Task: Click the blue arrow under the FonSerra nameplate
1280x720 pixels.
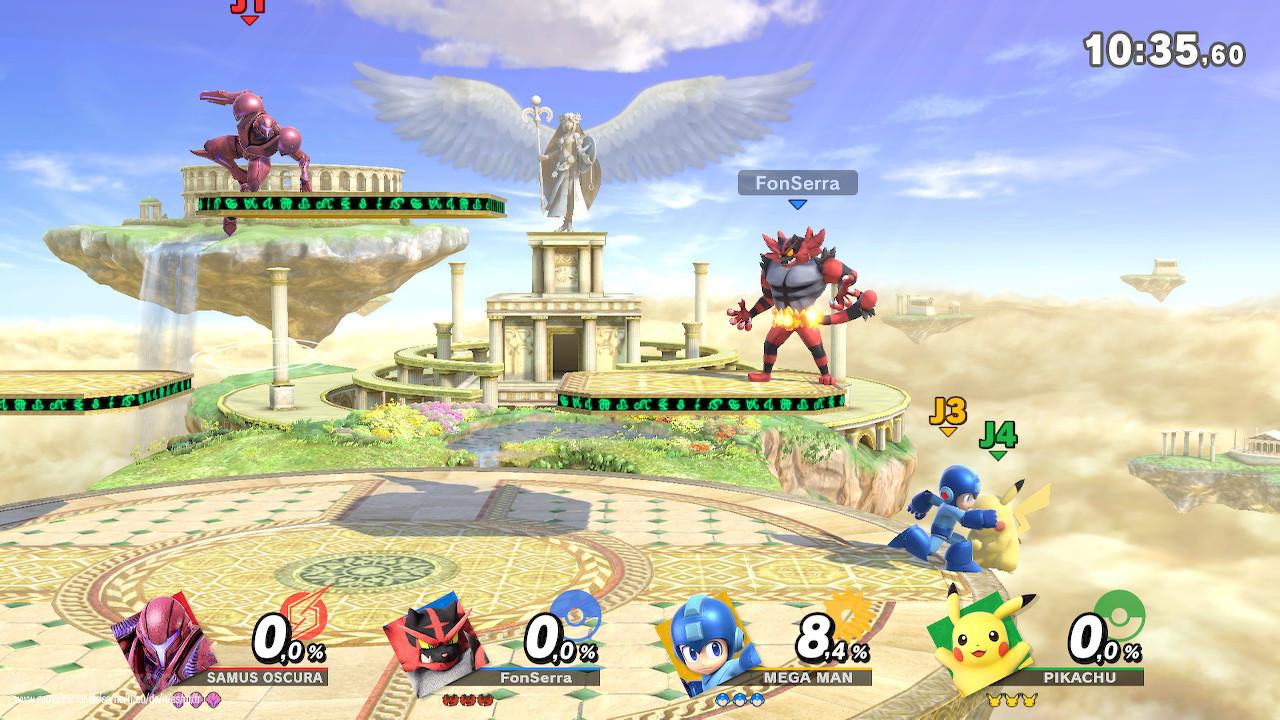Action: [797, 206]
